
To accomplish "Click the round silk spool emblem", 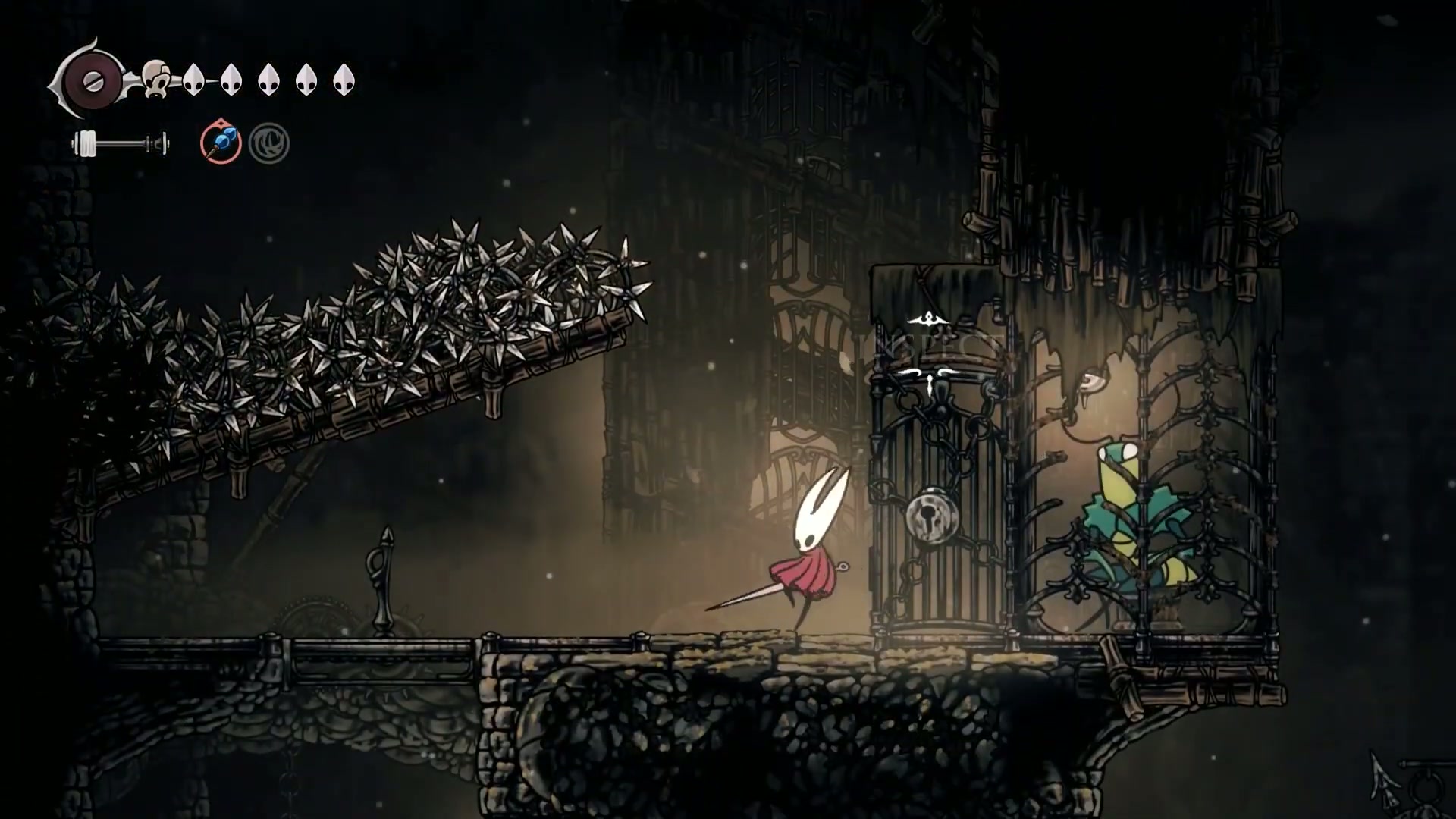I will 93,80.
